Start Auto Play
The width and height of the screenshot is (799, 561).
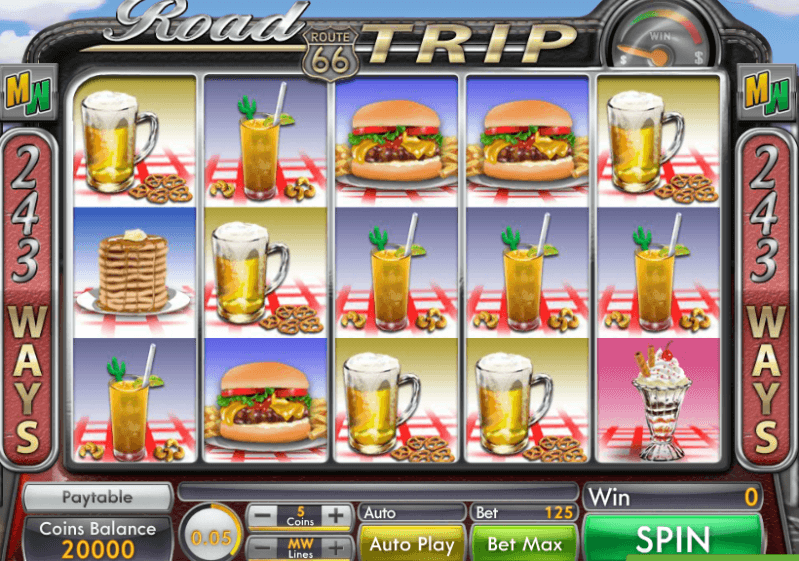(x=411, y=543)
